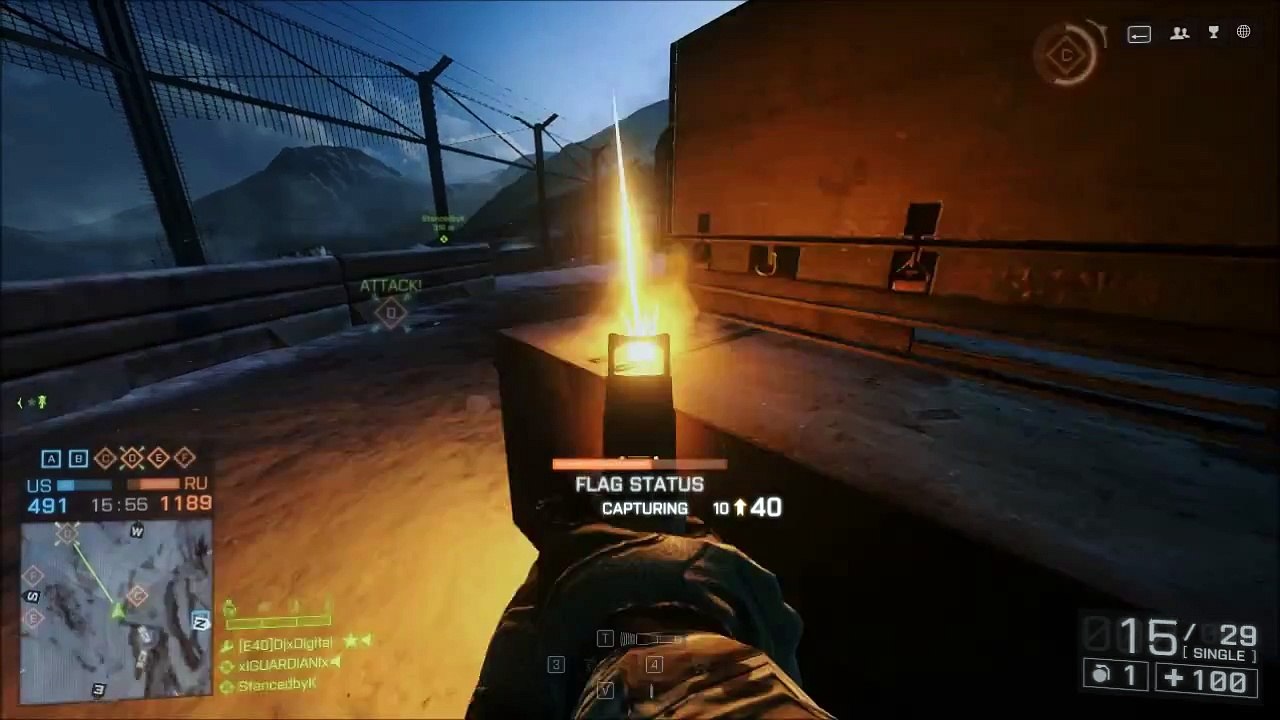This screenshot has height=720, width=1280.
Task: Select objective A marker on the HUD
Action: (x=51, y=458)
